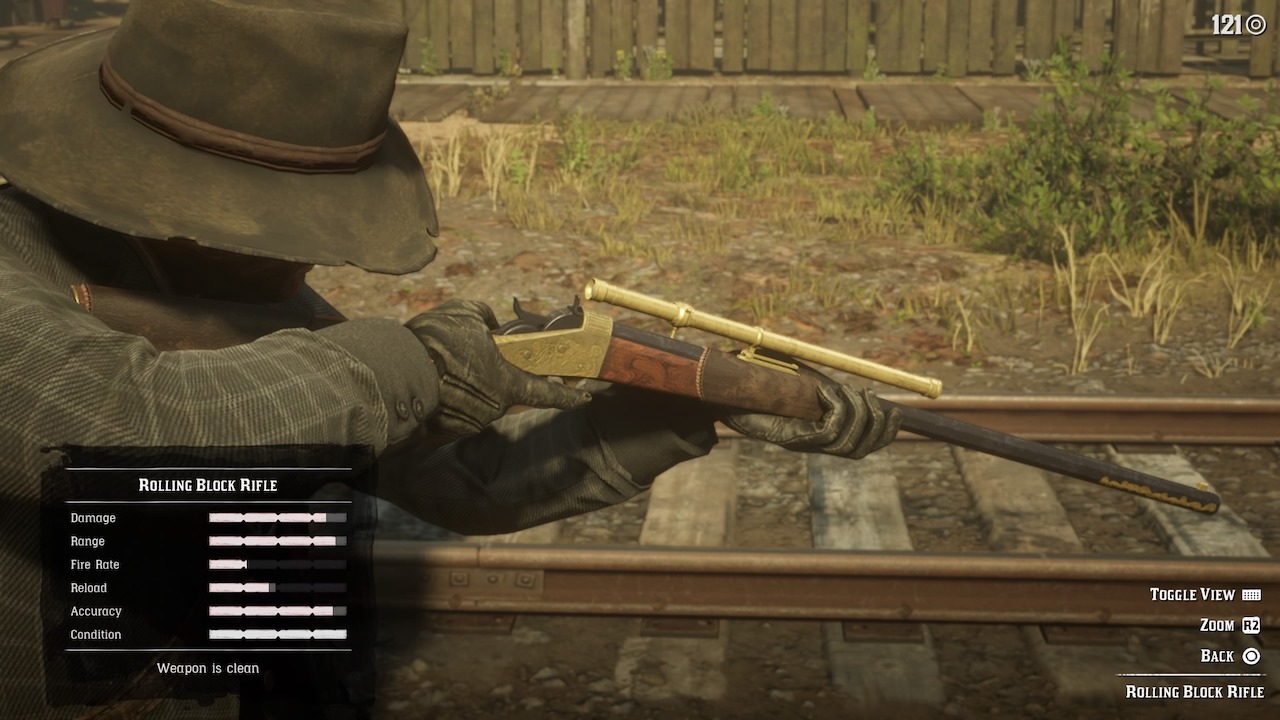Select the Damage stat bar icon segment
This screenshot has height=720, width=1280.
(x=277, y=518)
